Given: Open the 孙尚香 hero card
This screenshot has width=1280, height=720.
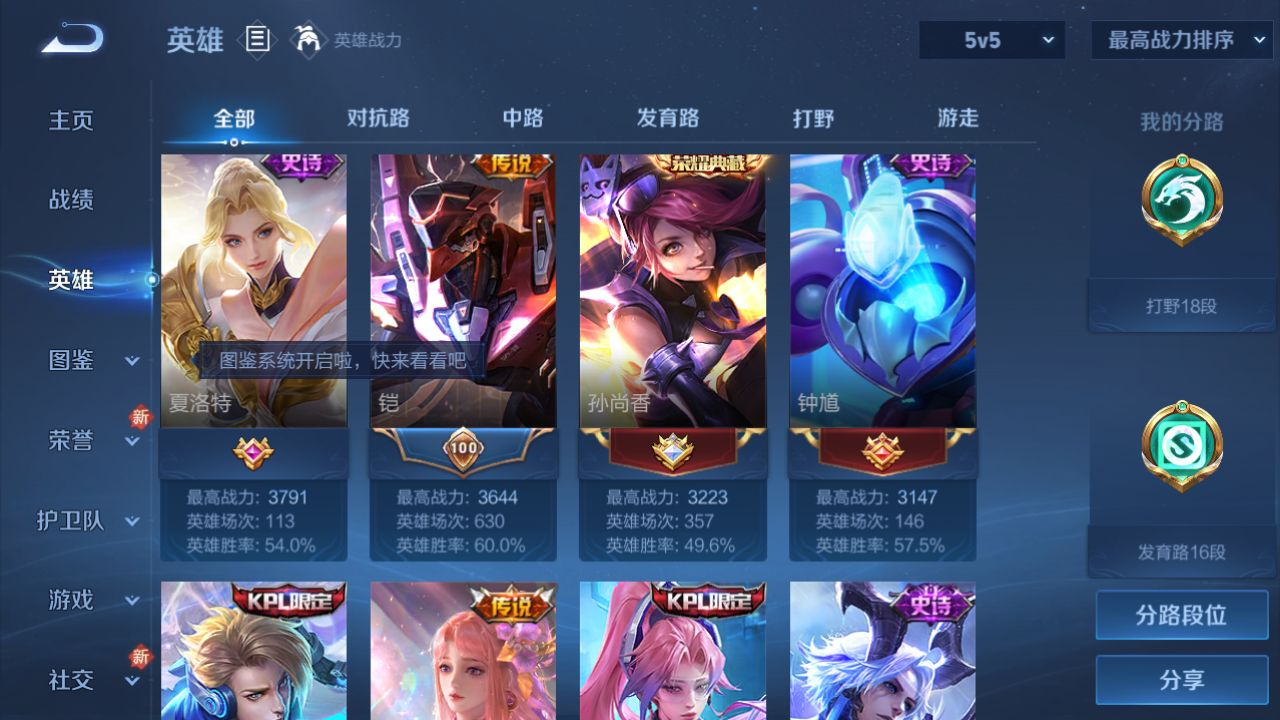Looking at the screenshot, I should click(673, 290).
